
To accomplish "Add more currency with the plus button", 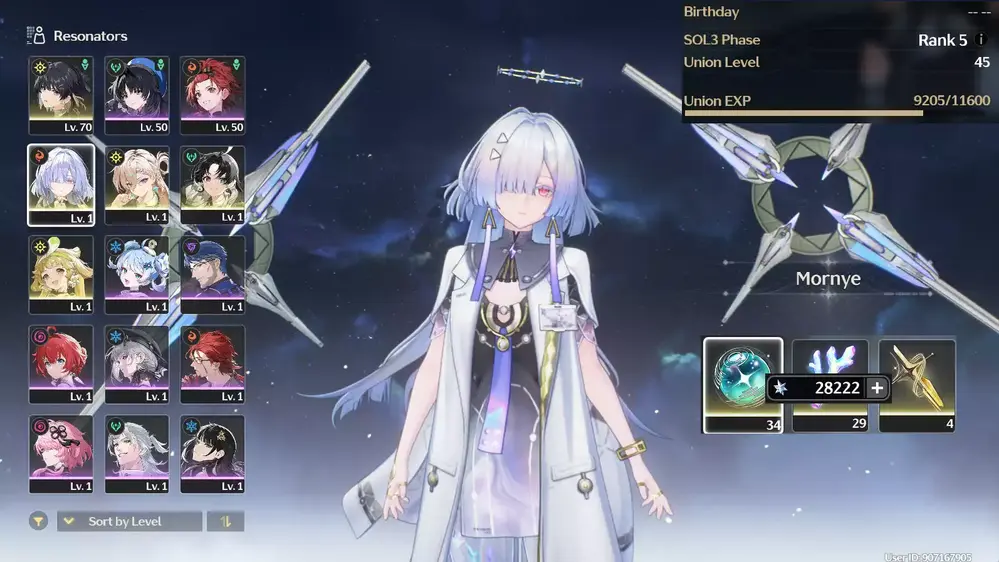I will [877, 388].
